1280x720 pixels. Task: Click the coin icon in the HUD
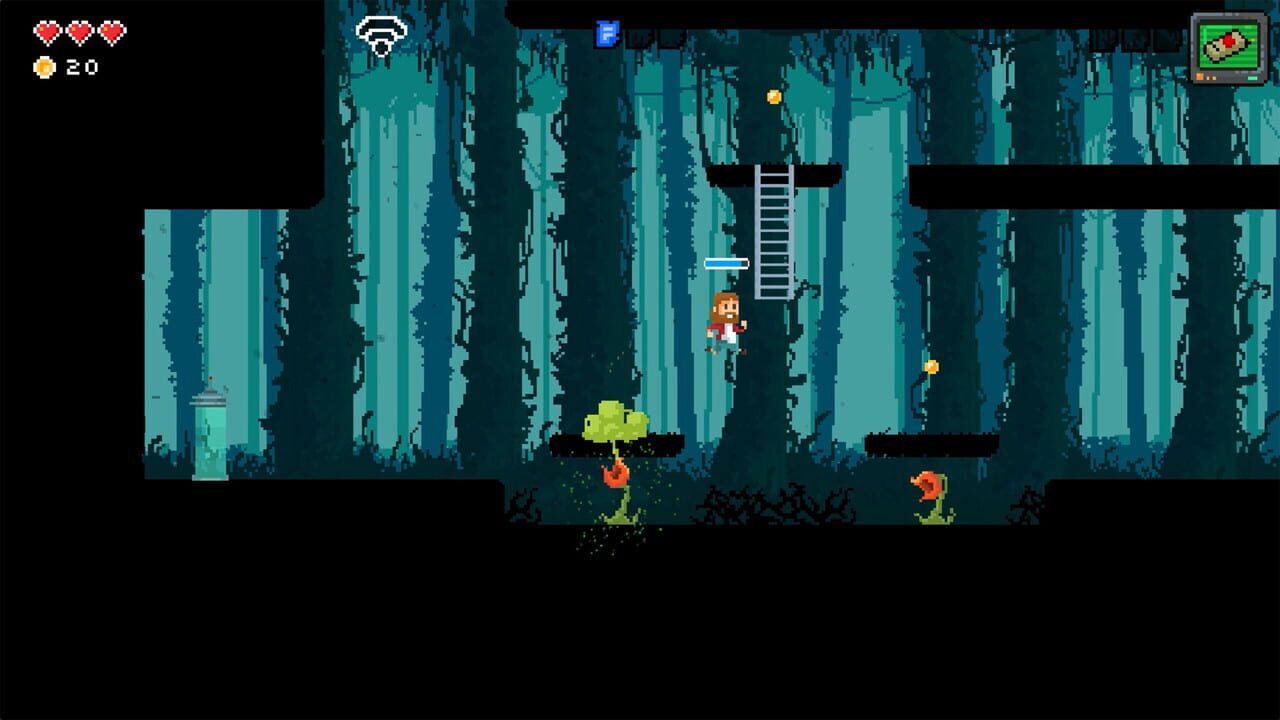click(x=42, y=68)
